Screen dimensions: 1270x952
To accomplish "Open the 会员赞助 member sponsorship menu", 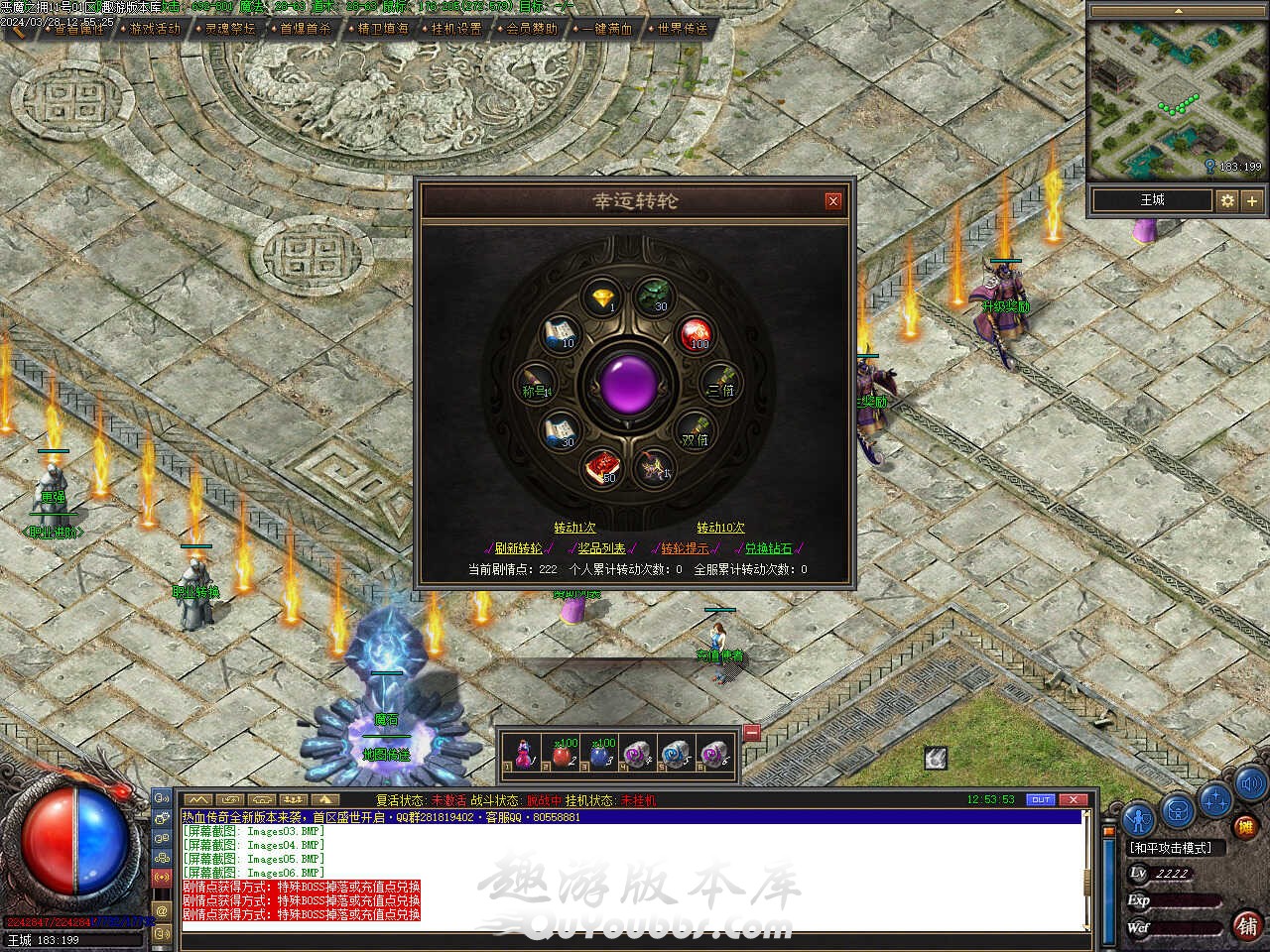I will 532,29.
